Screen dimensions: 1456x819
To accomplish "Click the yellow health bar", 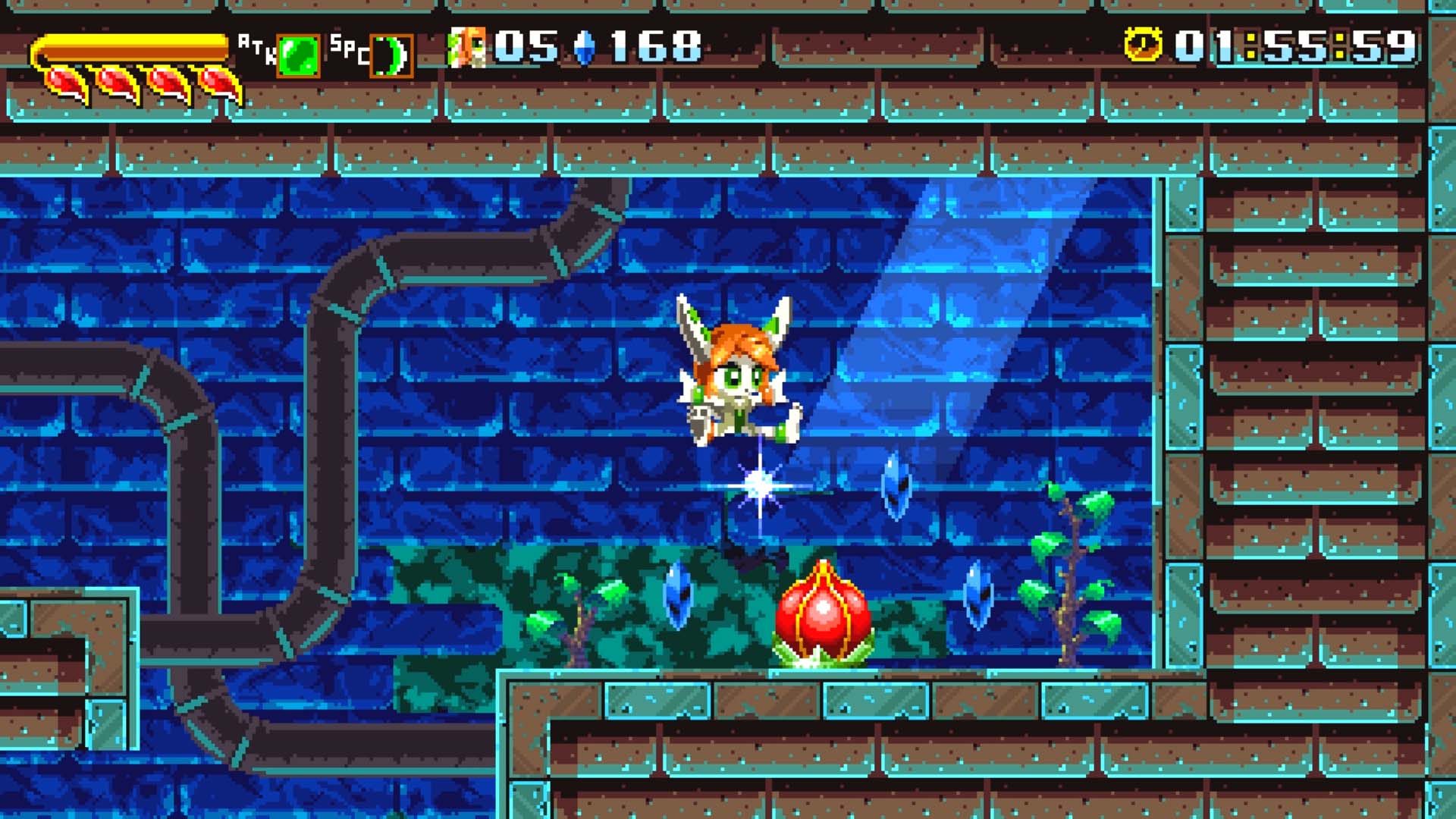I will [129, 45].
